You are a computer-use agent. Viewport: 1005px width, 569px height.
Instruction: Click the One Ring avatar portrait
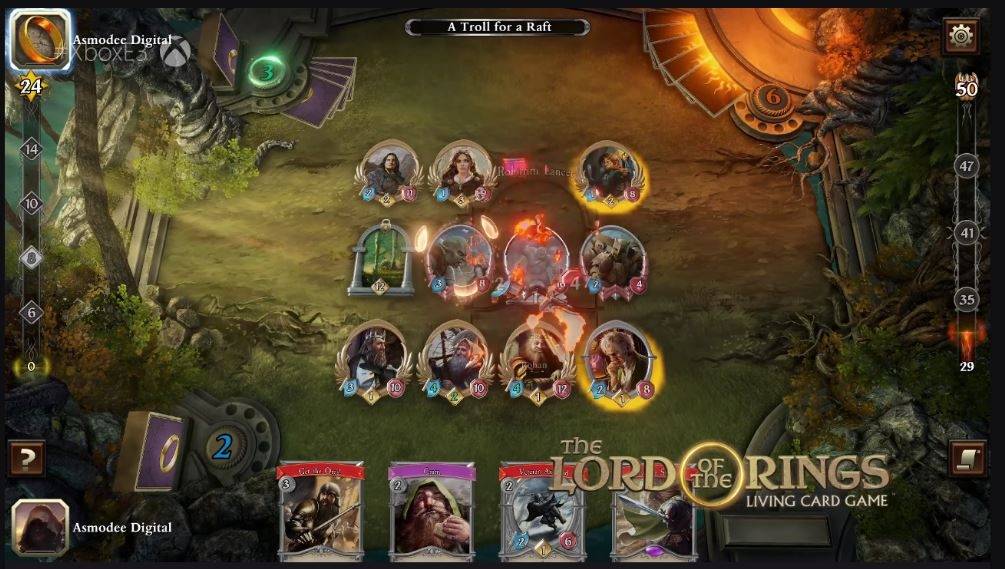40,39
